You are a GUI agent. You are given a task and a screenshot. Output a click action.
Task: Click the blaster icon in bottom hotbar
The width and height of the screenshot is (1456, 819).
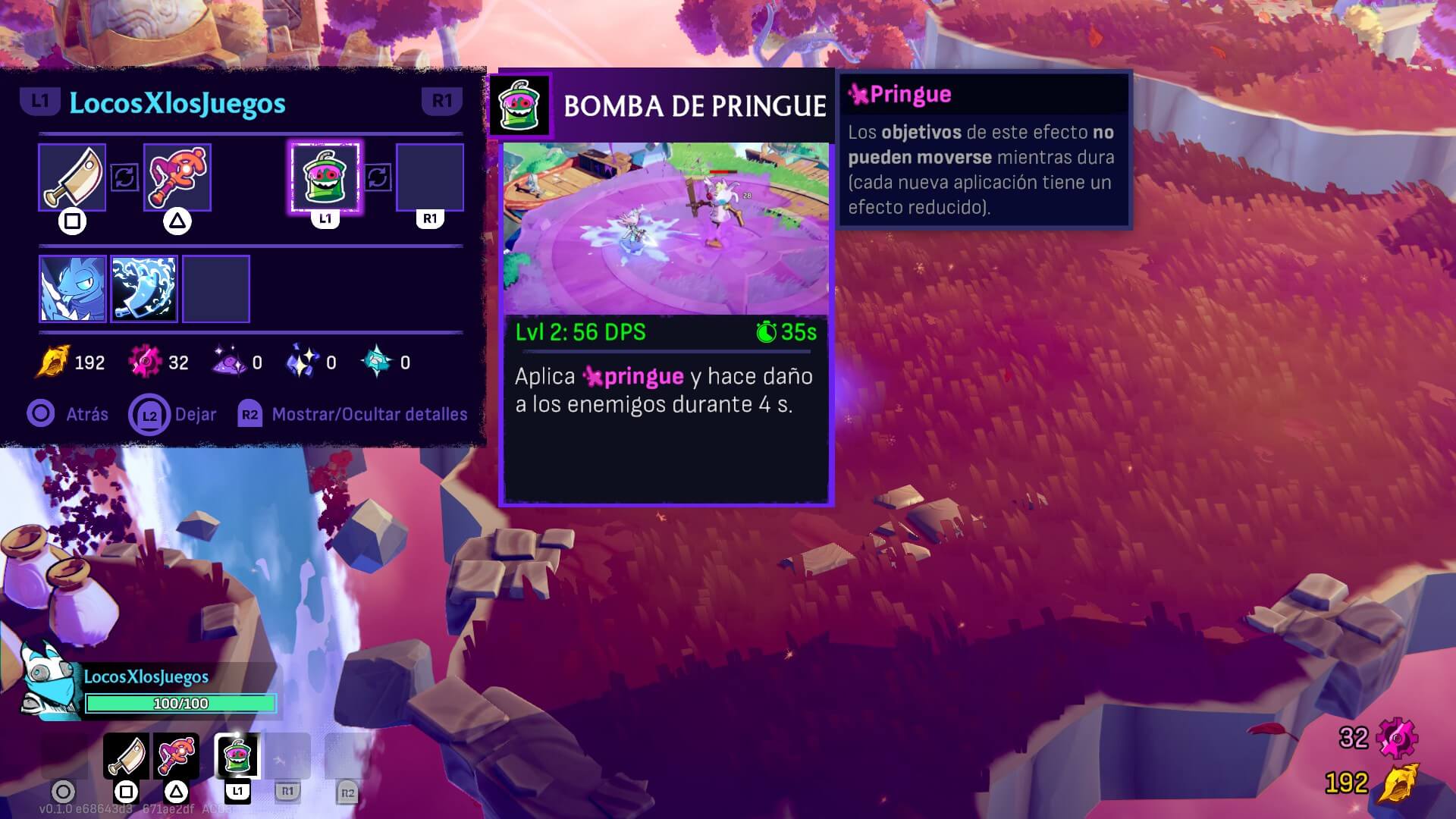(177, 755)
